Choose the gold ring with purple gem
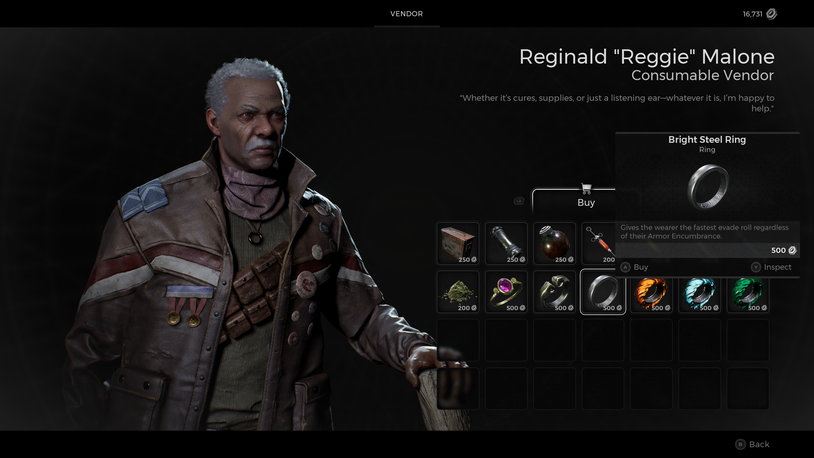The height and width of the screenshot is (458, 814). pos(506,292)
